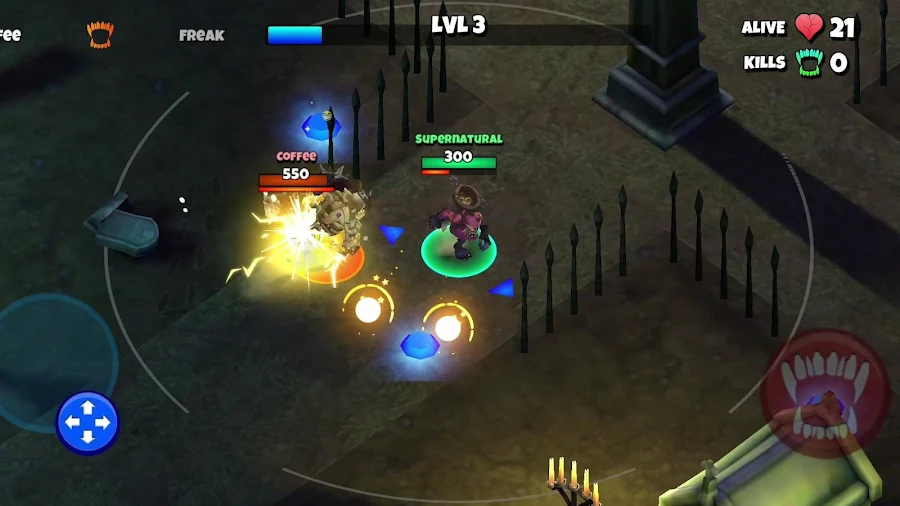Tap the vampire fangs bite attack button

click(825, 394)
